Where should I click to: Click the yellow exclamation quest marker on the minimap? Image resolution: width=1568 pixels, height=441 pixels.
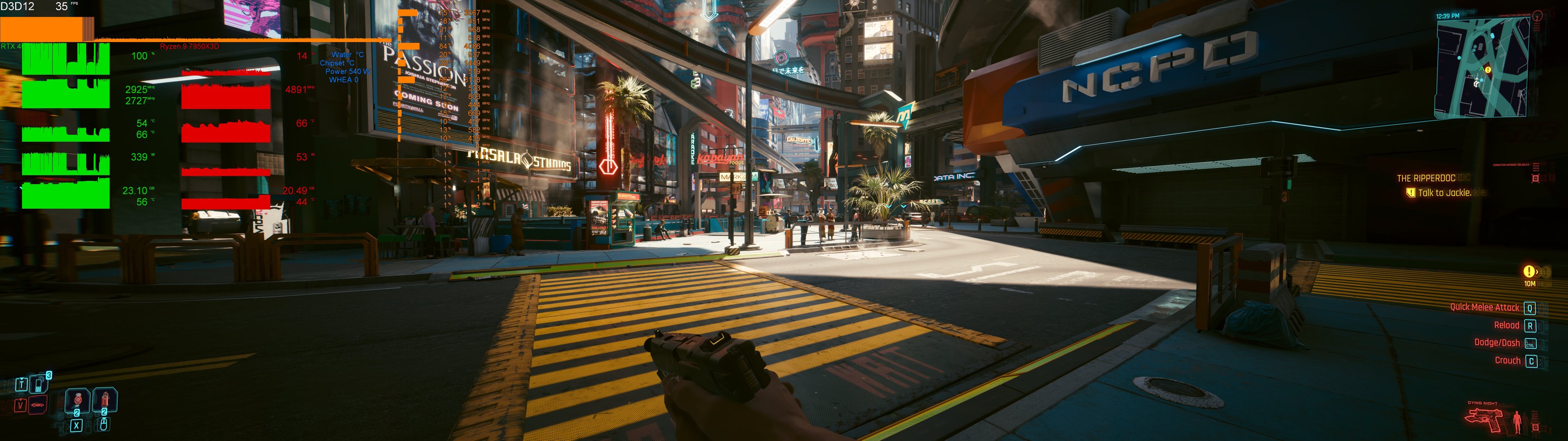(x=1488, y=70)
